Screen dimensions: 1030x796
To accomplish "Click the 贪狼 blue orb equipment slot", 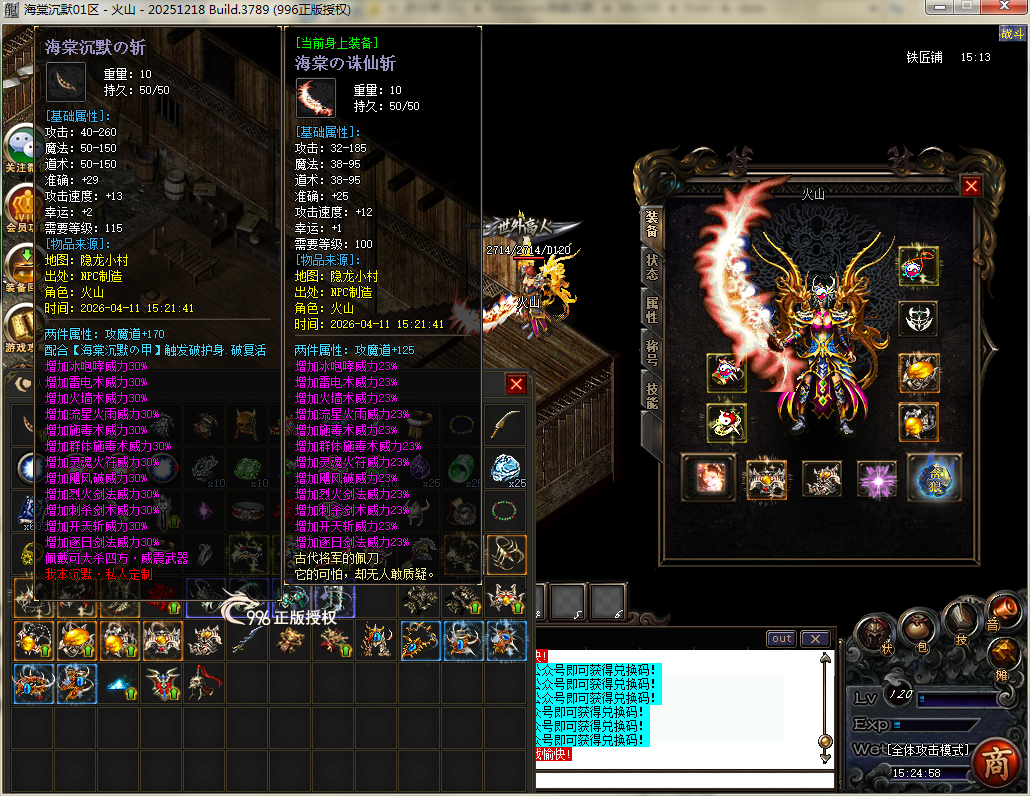I will pyautogui.click(x=934, y=477).
